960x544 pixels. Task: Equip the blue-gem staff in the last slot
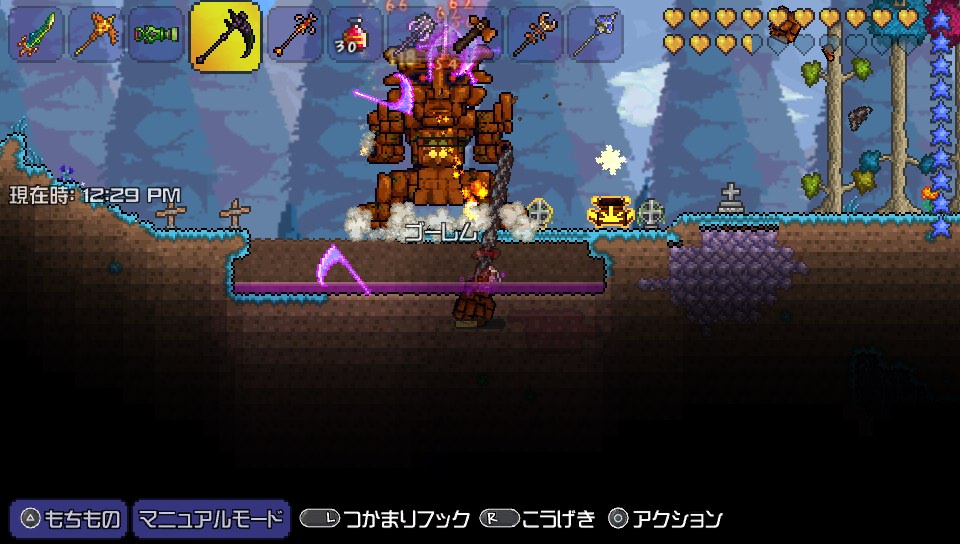pyautogui.click(x=594, y=36)
